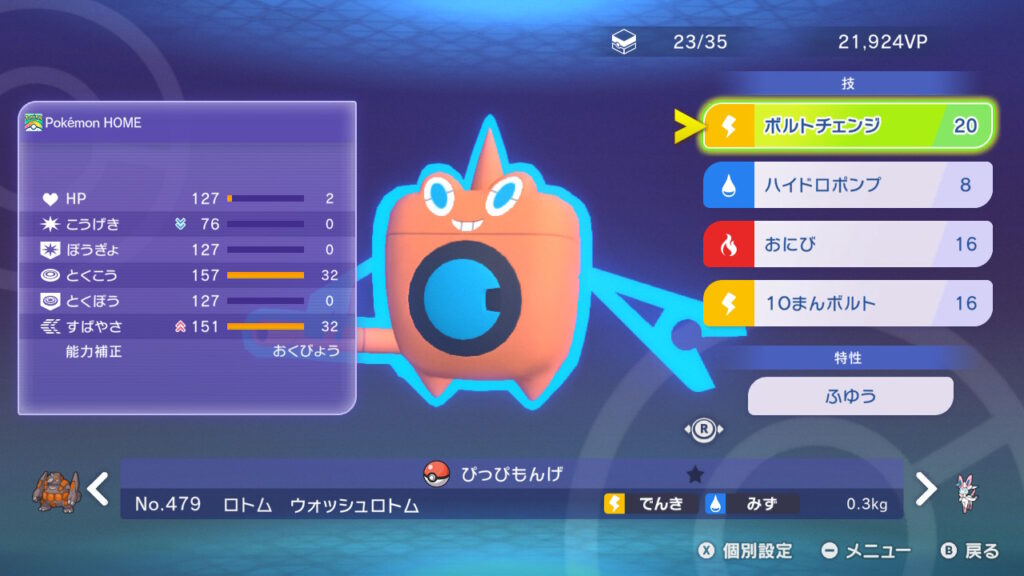Go to the next Pokémon with right arrow

927,488
